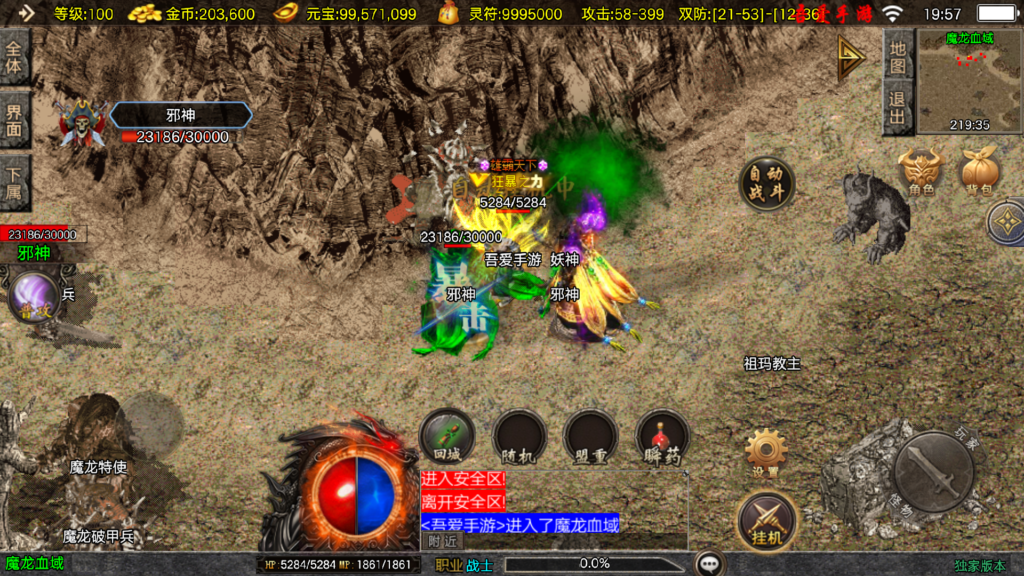Select the 邪神 pirate skull target portrait
The width and height of the screenshot is (1024, 576).
pyautogui.click(x=82, y=124)
